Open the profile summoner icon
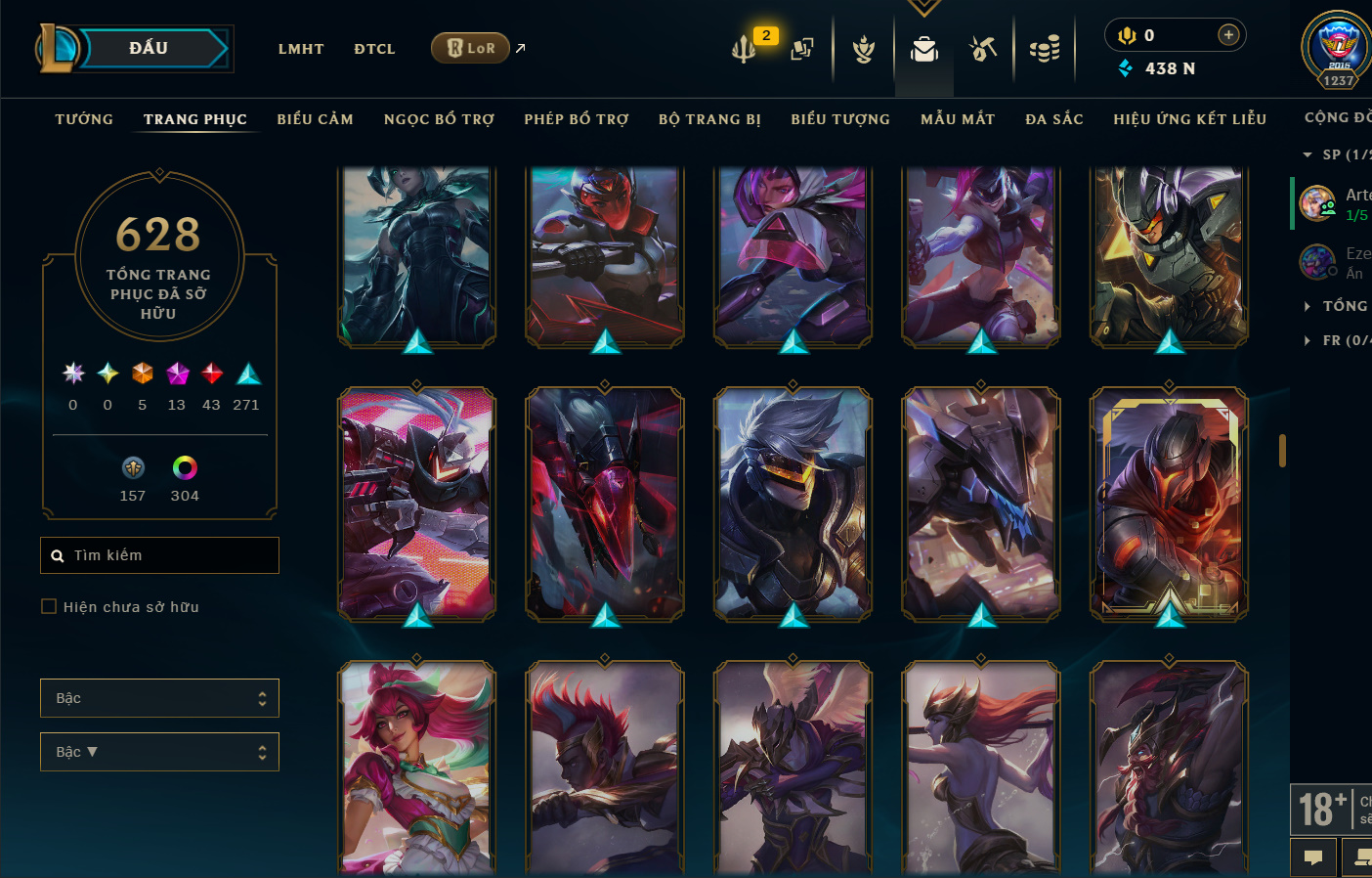The image size is (1372, 878). click(x=1338, y=49)
